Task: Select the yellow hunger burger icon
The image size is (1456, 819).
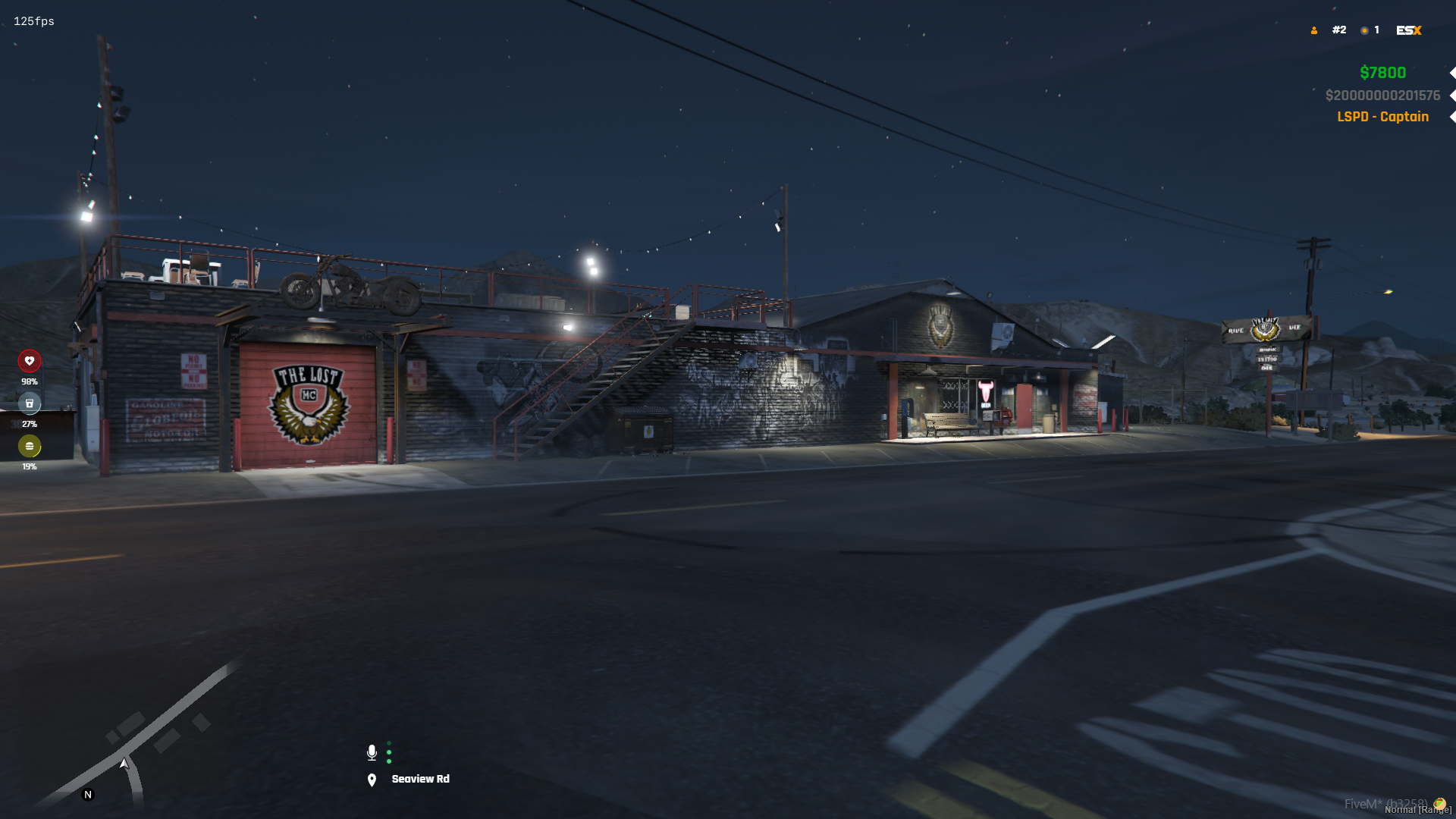Action: (30, 446)
